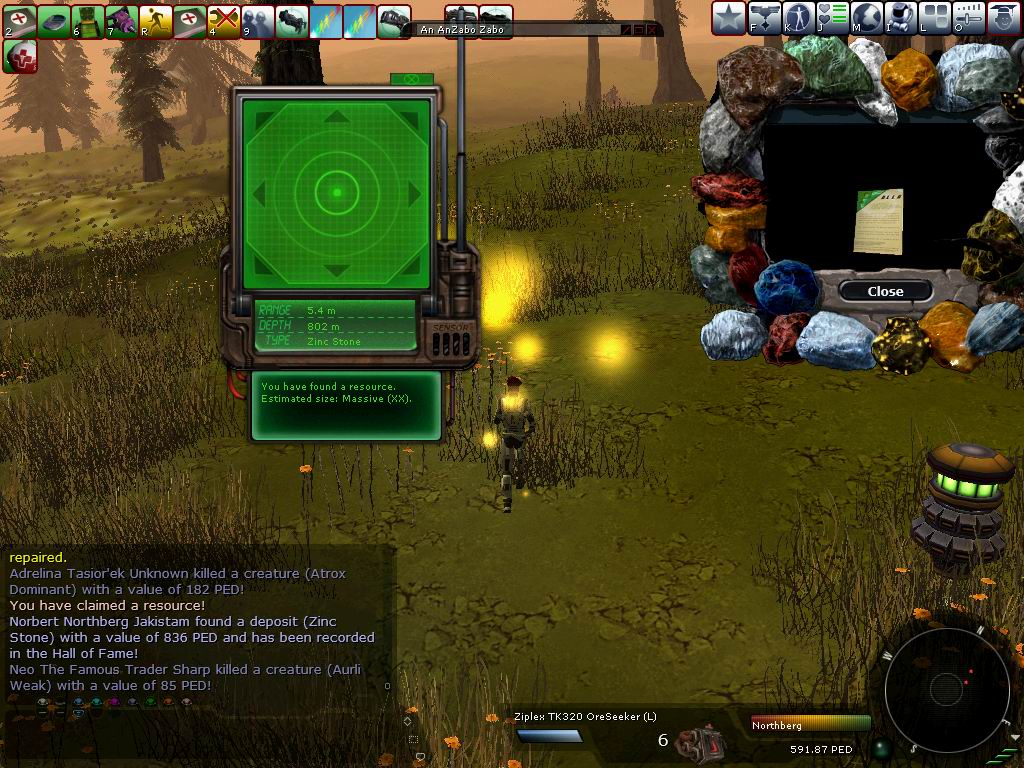Viewport: 1024px width, 768px height.
Task: Open the robot inventory icon
Action: pyautogui.click(x=902, y=18)
